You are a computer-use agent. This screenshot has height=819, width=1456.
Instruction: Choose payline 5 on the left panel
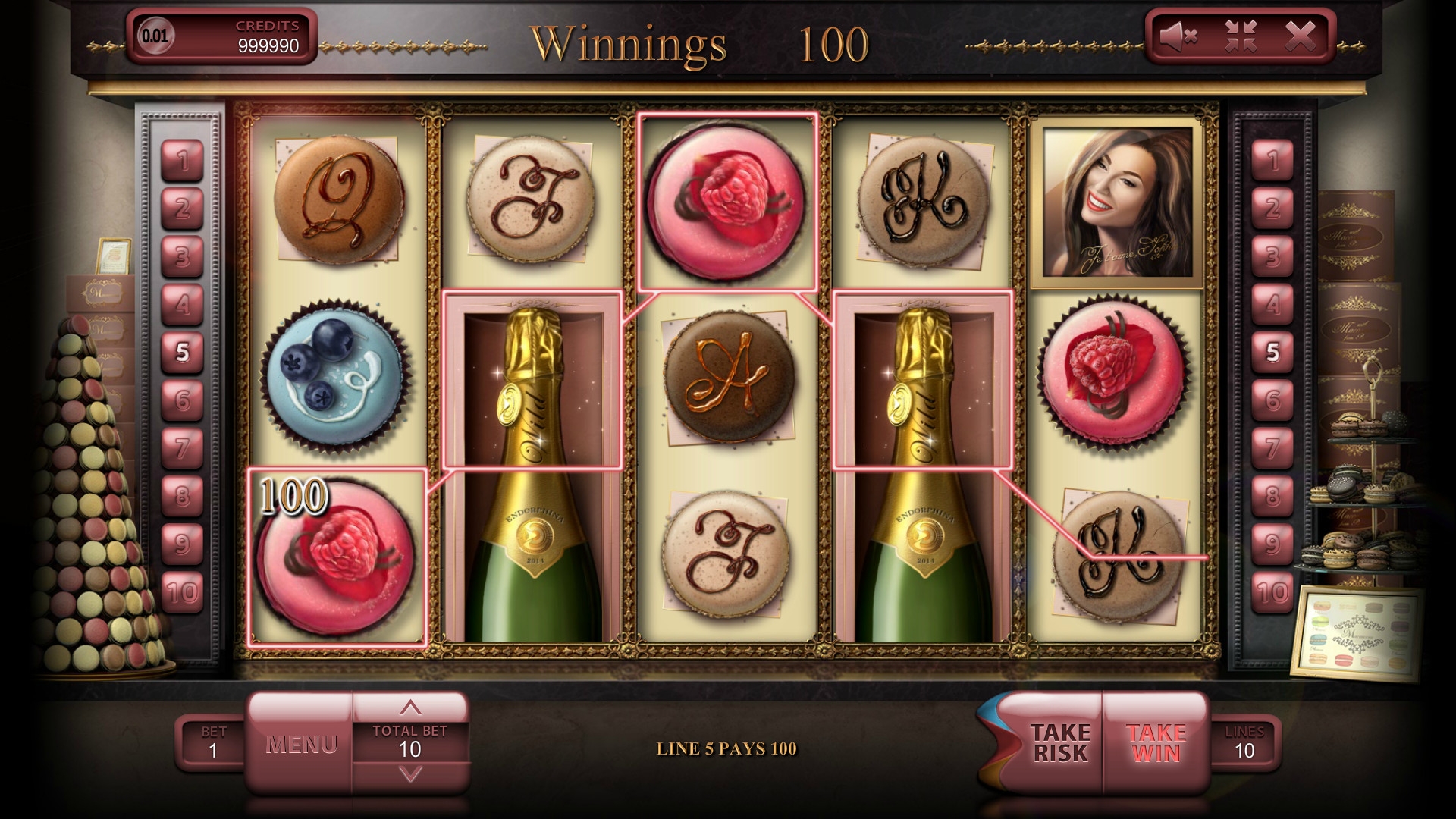pyautogui.click(x=182, y=353)
